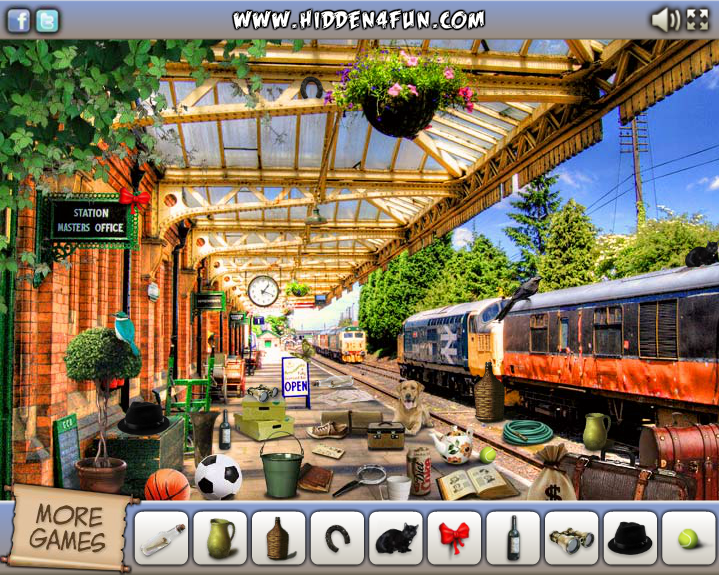719x575 pixels.
Task: Select the black hat item slot
Action: 630,538
